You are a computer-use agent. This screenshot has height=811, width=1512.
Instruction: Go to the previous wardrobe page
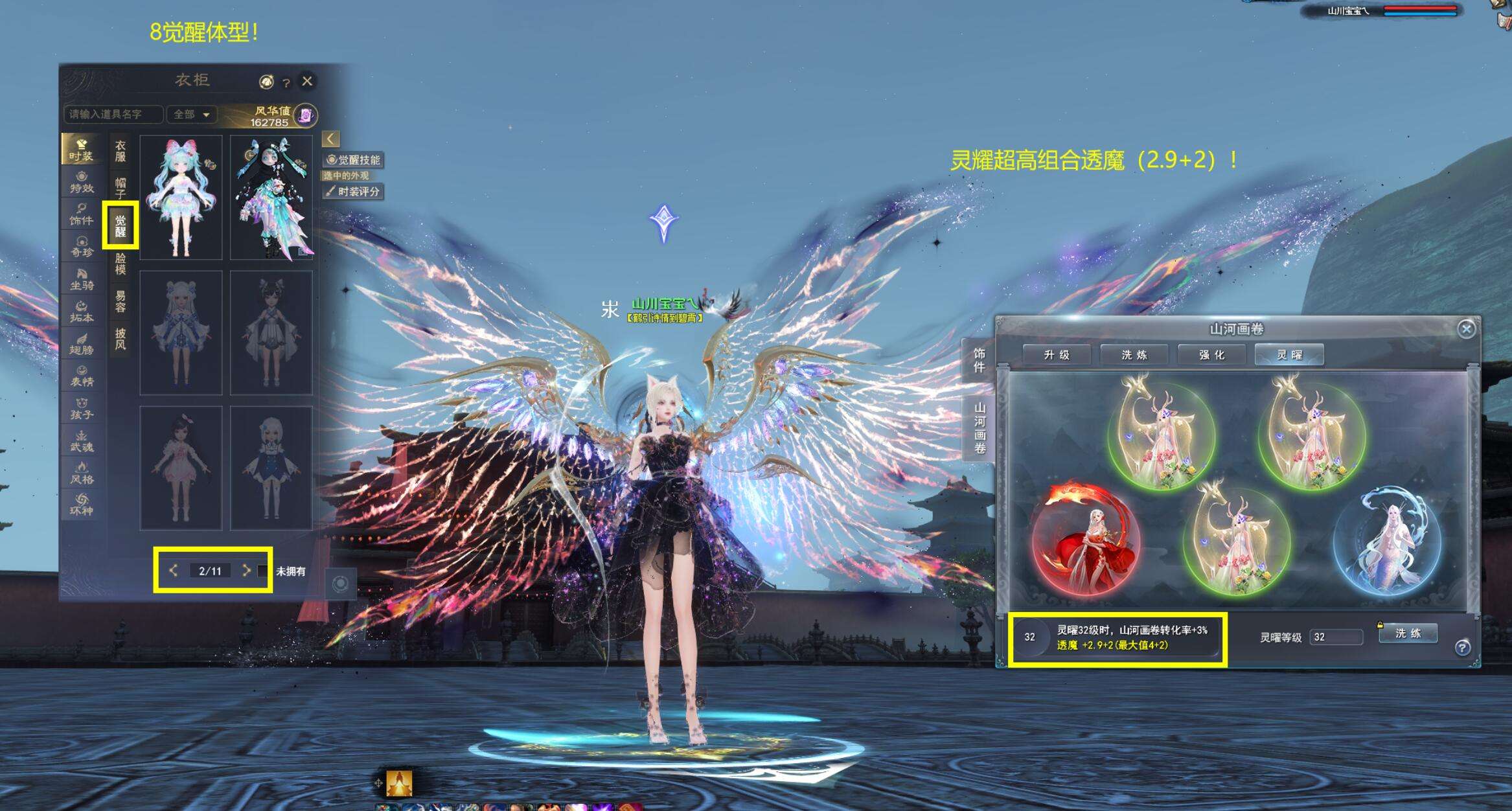coord(173,571)
